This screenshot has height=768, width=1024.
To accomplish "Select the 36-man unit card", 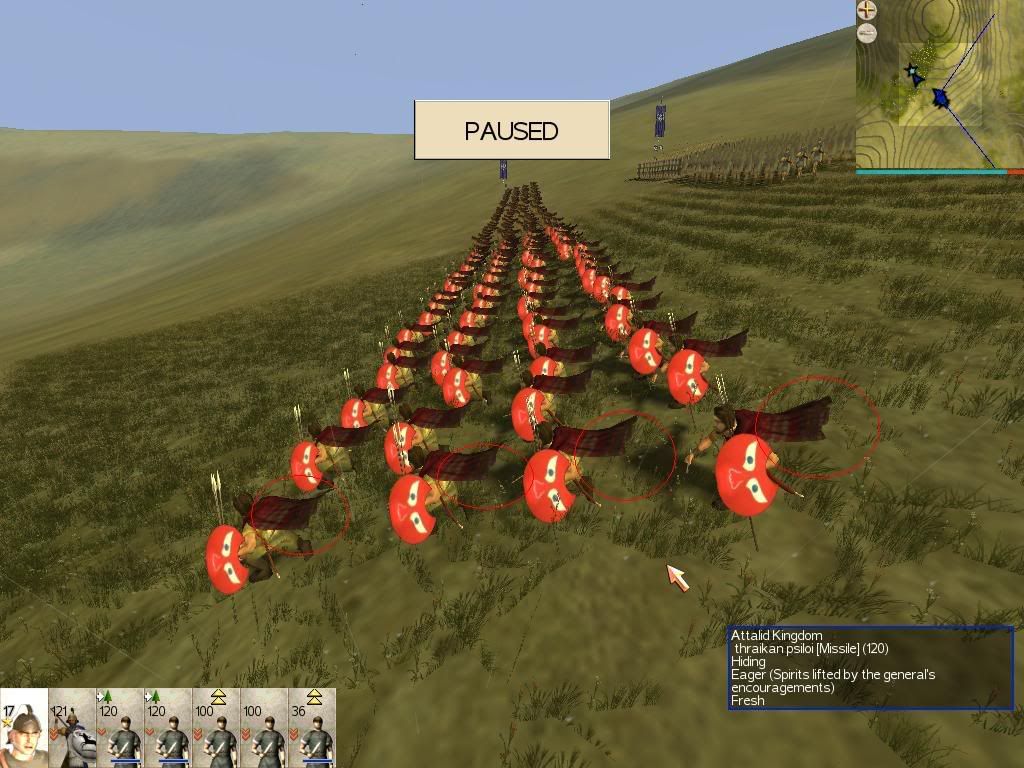I will tap(312, 728).
